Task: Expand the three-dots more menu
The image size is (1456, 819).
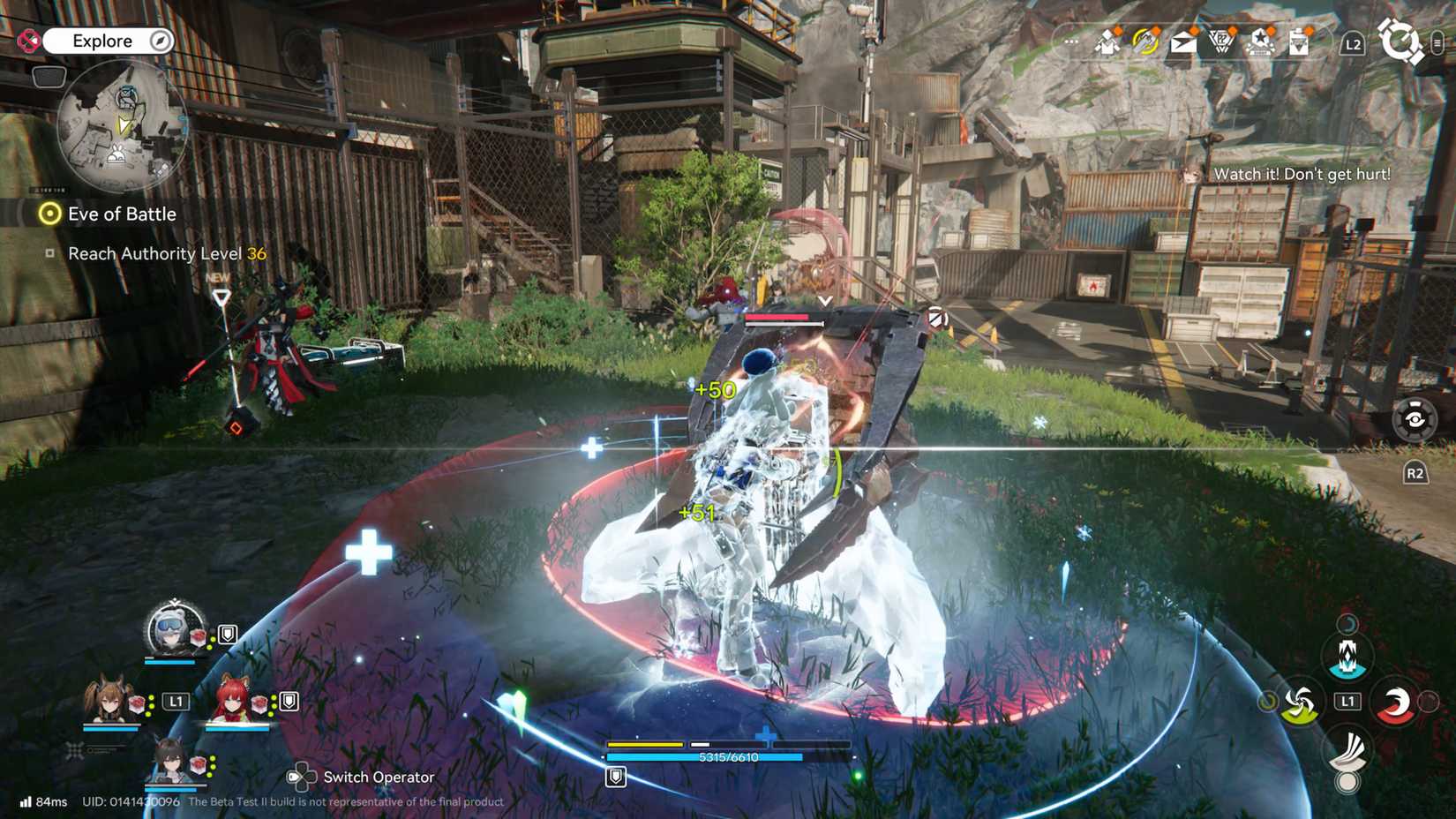Action: click(1070, 41)
